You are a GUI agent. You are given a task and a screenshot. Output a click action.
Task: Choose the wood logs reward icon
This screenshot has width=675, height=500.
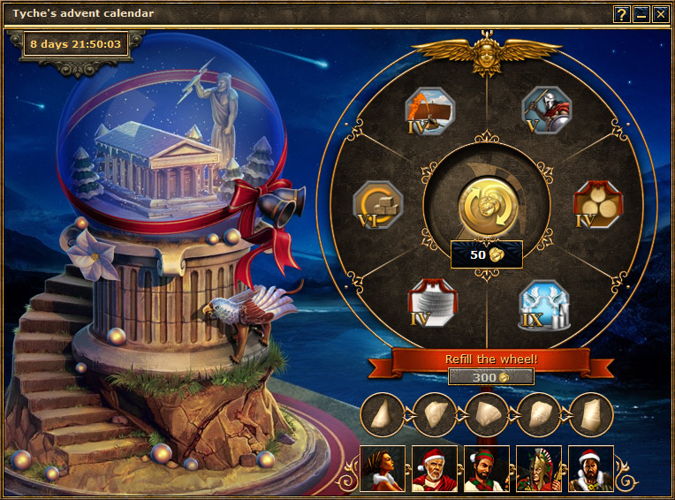597,204
